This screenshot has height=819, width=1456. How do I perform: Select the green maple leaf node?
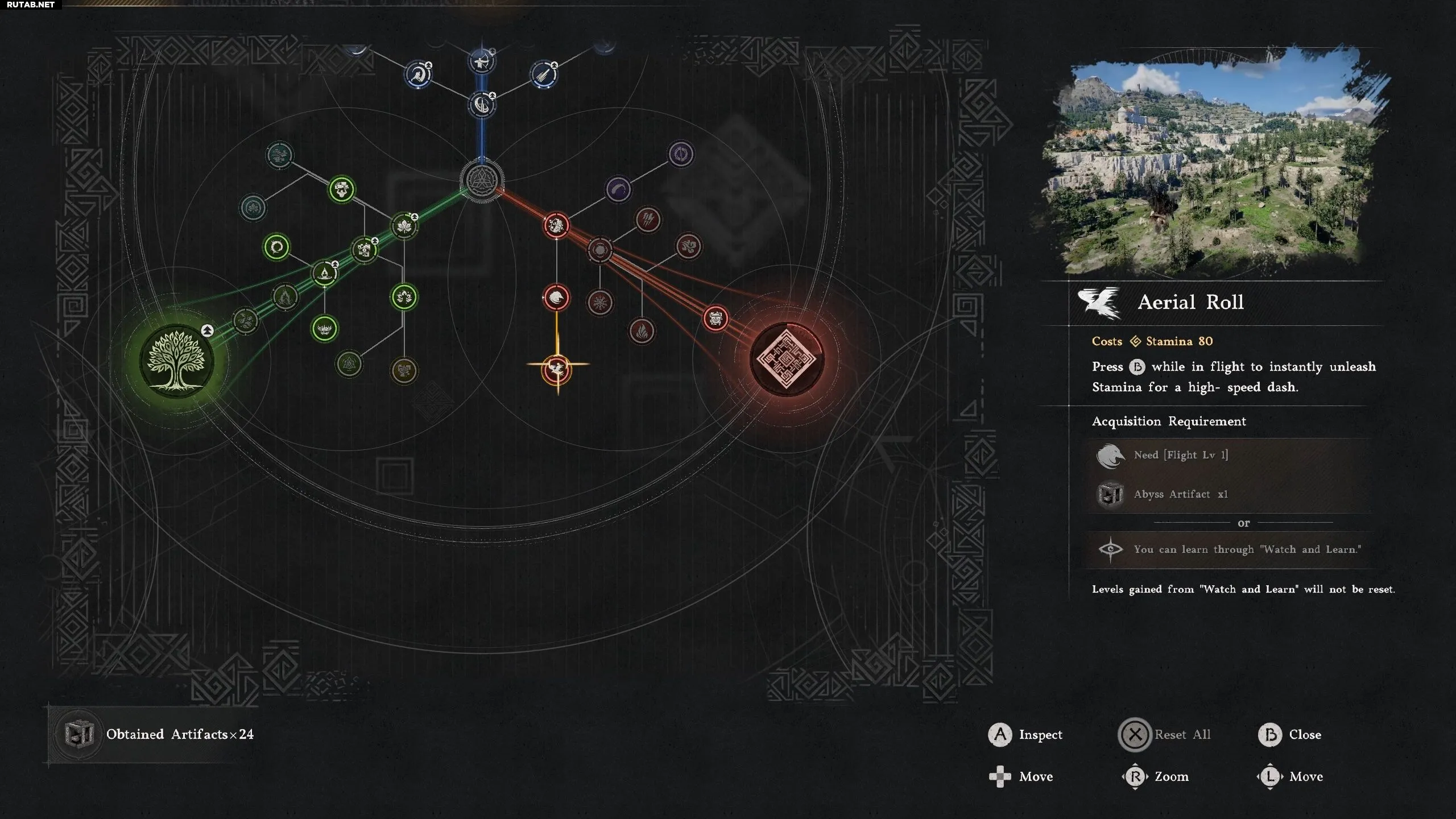(x=404, y=226)
